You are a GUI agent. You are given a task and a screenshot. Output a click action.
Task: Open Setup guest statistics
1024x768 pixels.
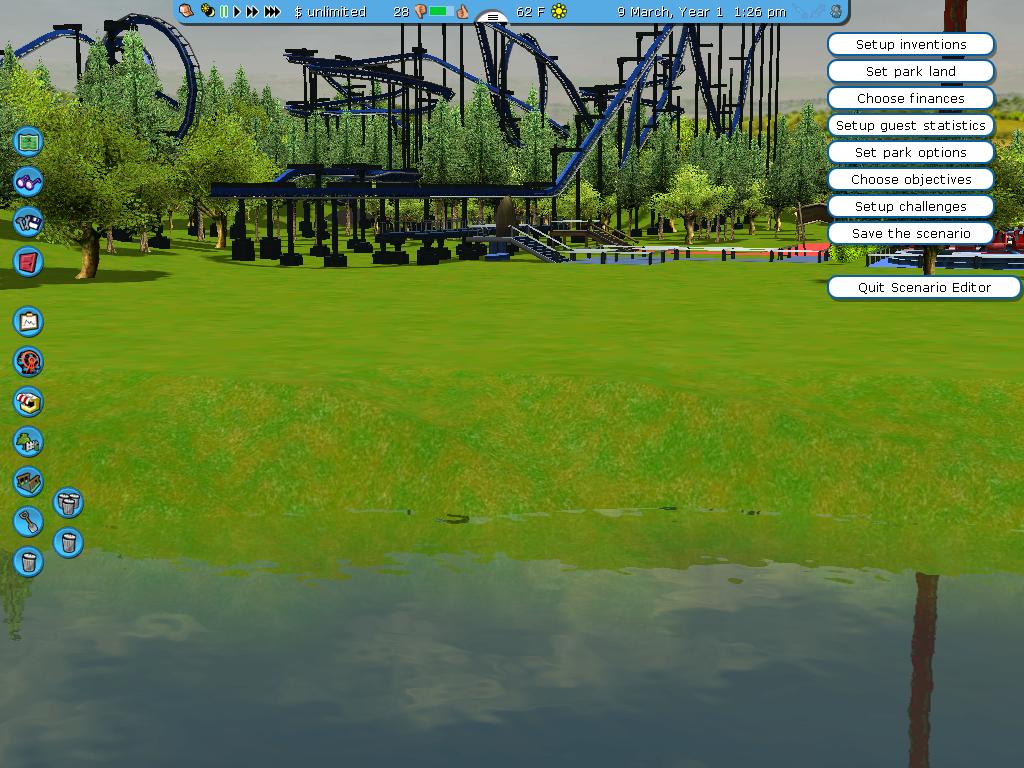[910, 126]
